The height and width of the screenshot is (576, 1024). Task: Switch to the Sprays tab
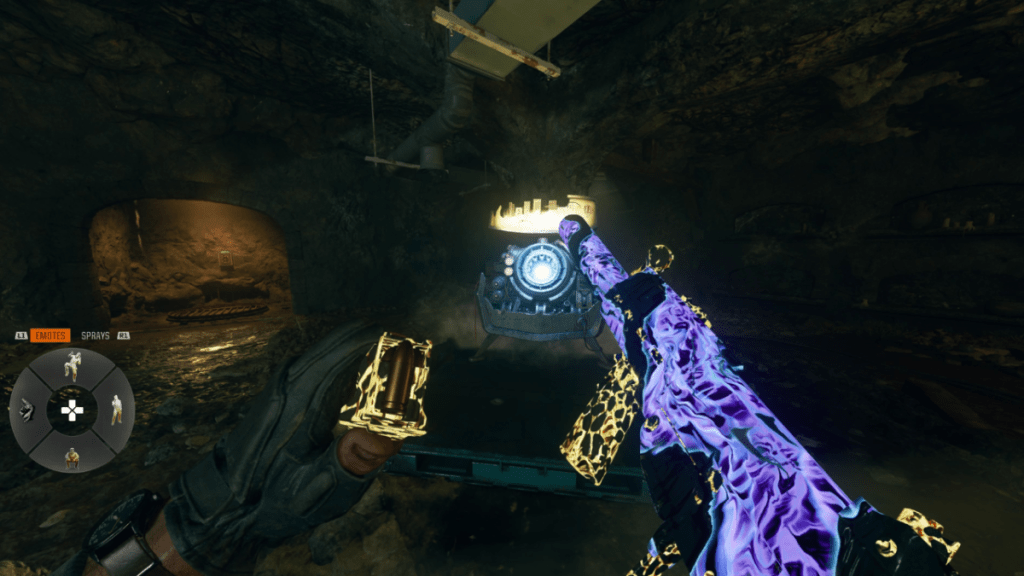click(95, 336)
